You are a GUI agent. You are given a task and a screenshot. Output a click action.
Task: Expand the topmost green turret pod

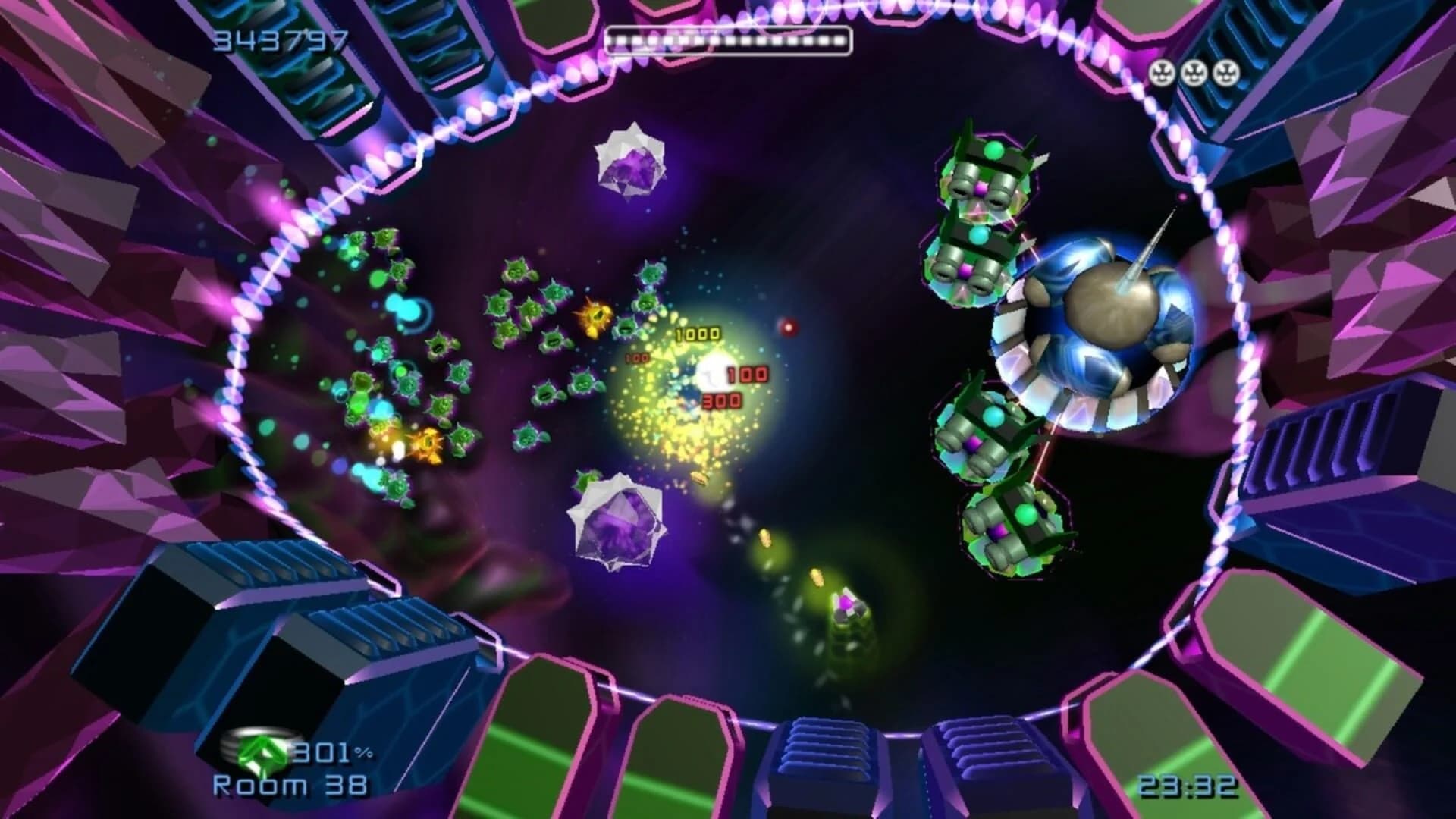pos(986,174)
